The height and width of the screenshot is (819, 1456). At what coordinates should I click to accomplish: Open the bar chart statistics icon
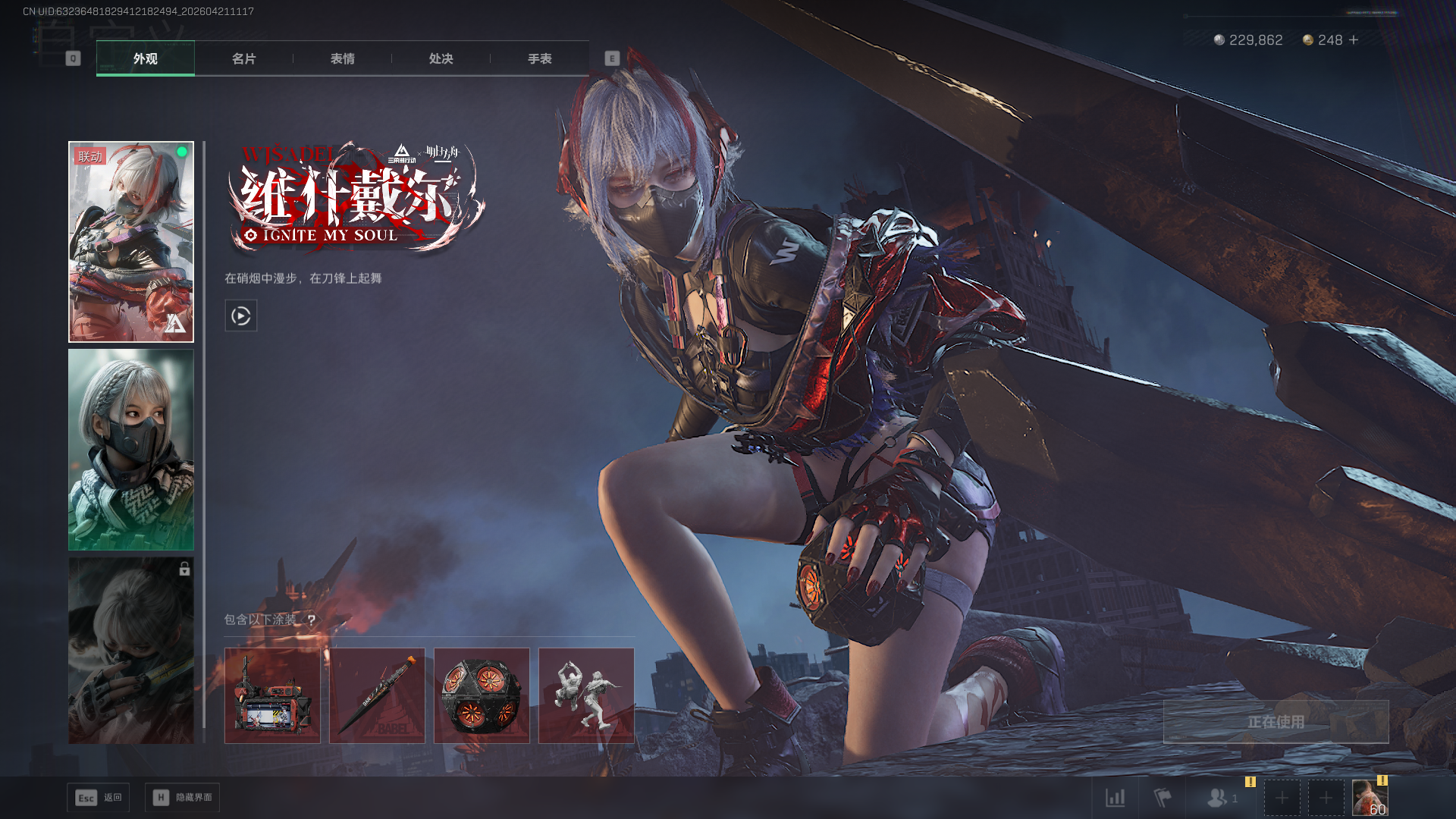point(1115,798)
